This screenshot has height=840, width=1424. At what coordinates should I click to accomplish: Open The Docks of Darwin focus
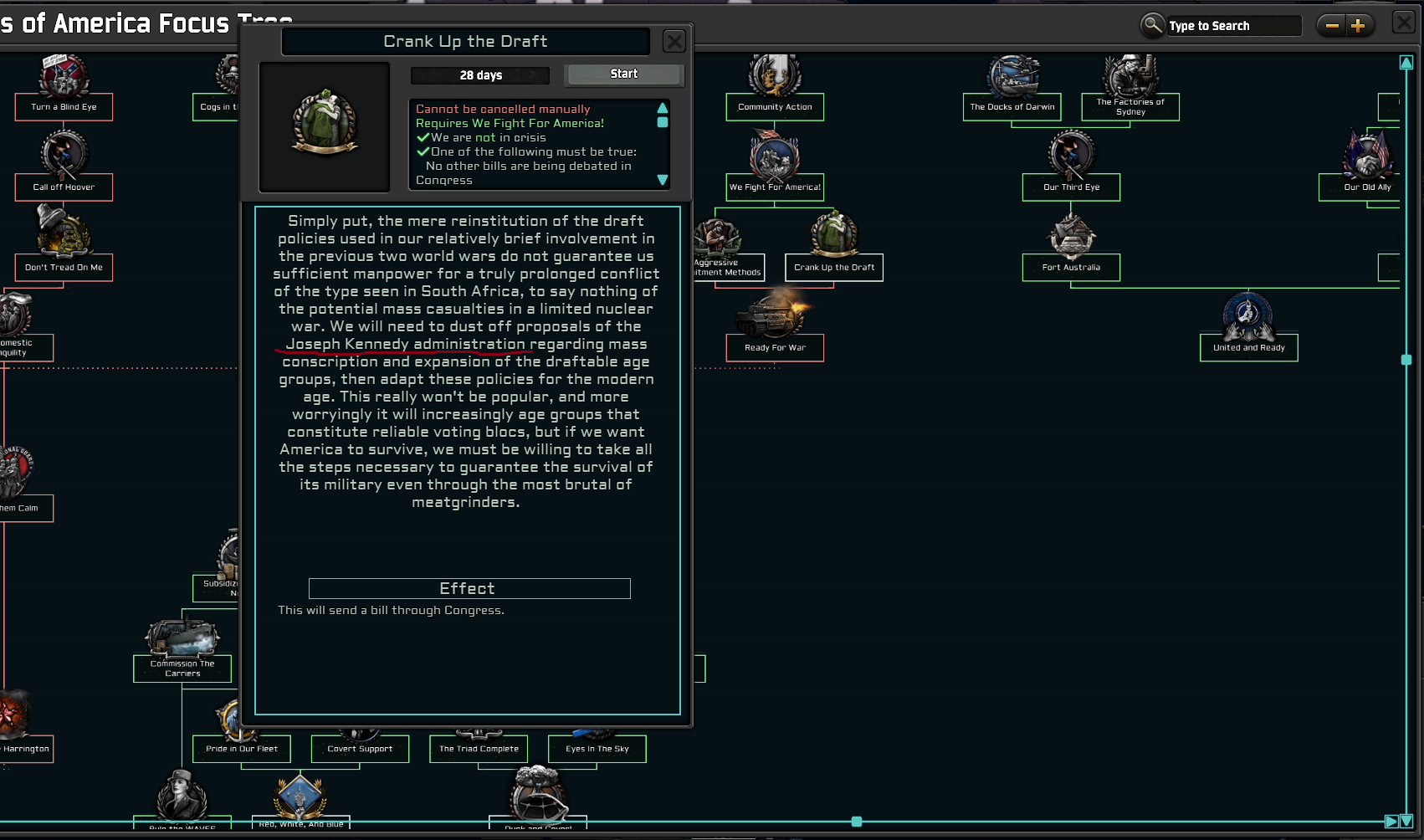tap(1012, 76)
